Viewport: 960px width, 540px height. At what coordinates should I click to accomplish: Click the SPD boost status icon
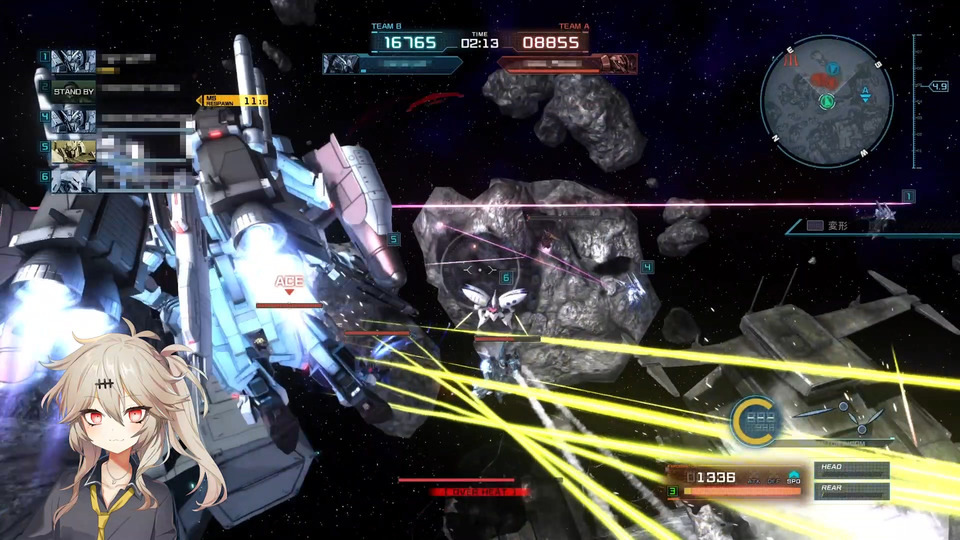pyautogui.click(x=793, y=477)
